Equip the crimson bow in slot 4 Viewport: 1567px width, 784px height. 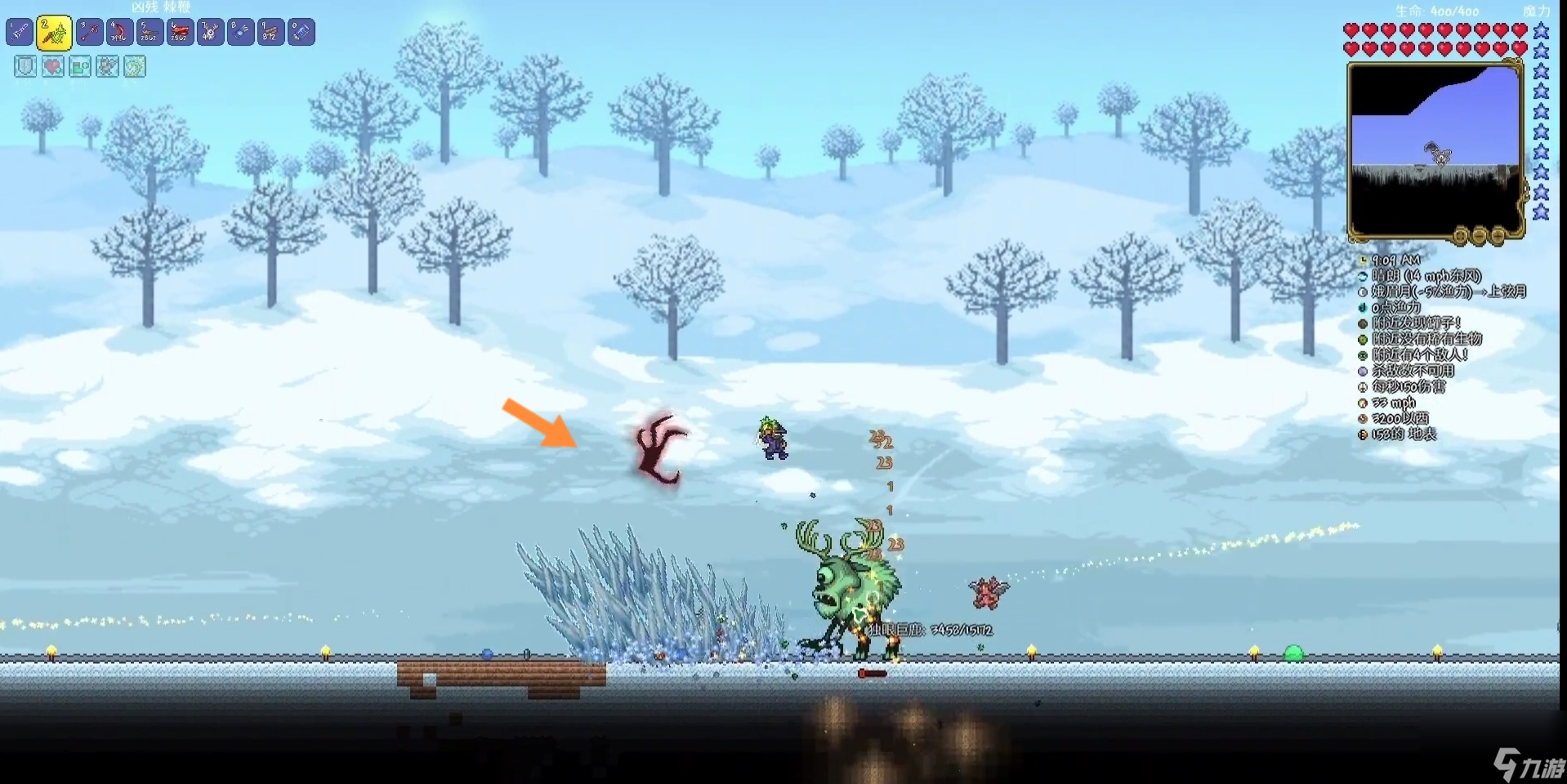119,32
